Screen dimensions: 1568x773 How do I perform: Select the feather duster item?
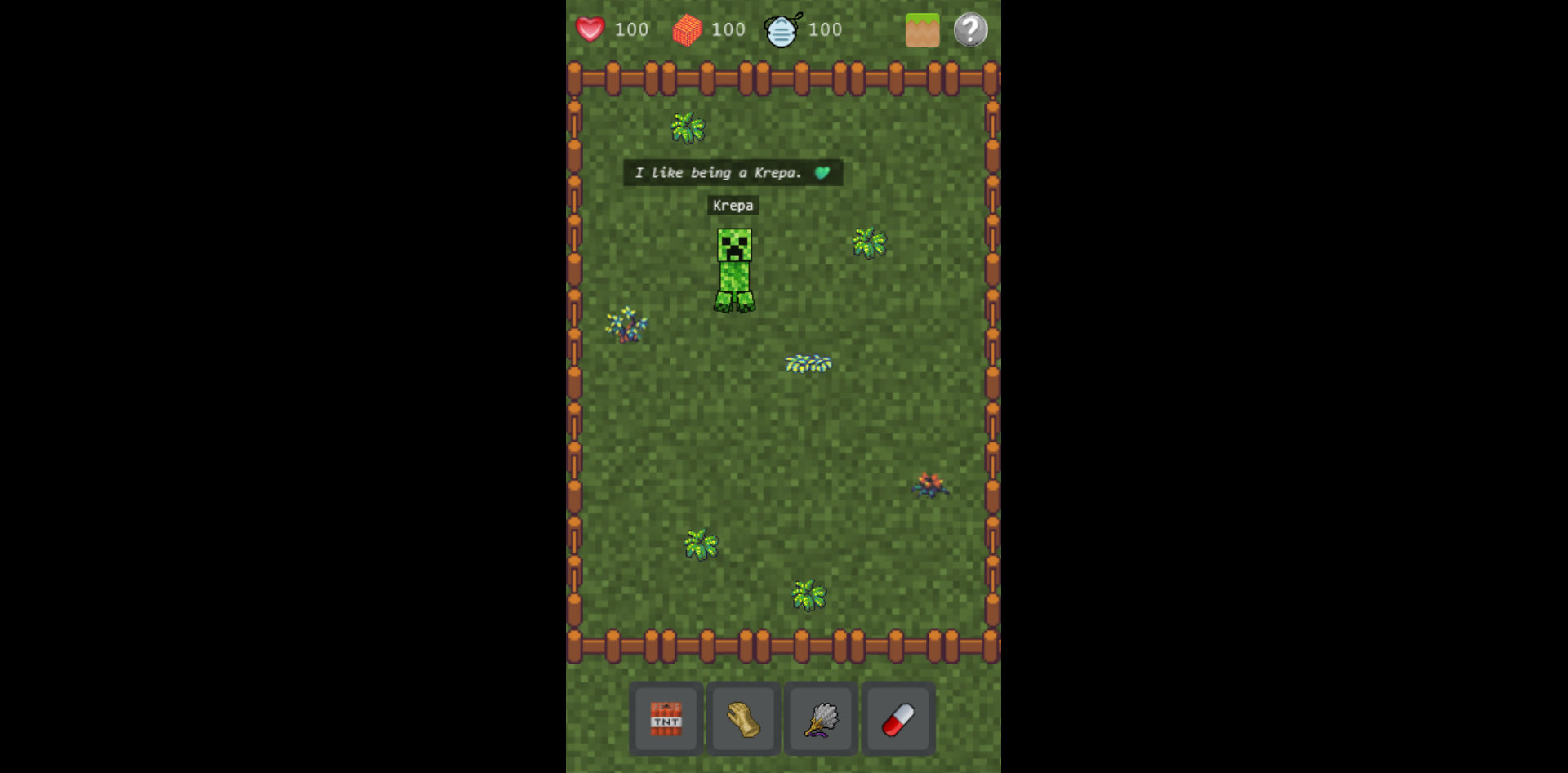(x=820, y=719)
